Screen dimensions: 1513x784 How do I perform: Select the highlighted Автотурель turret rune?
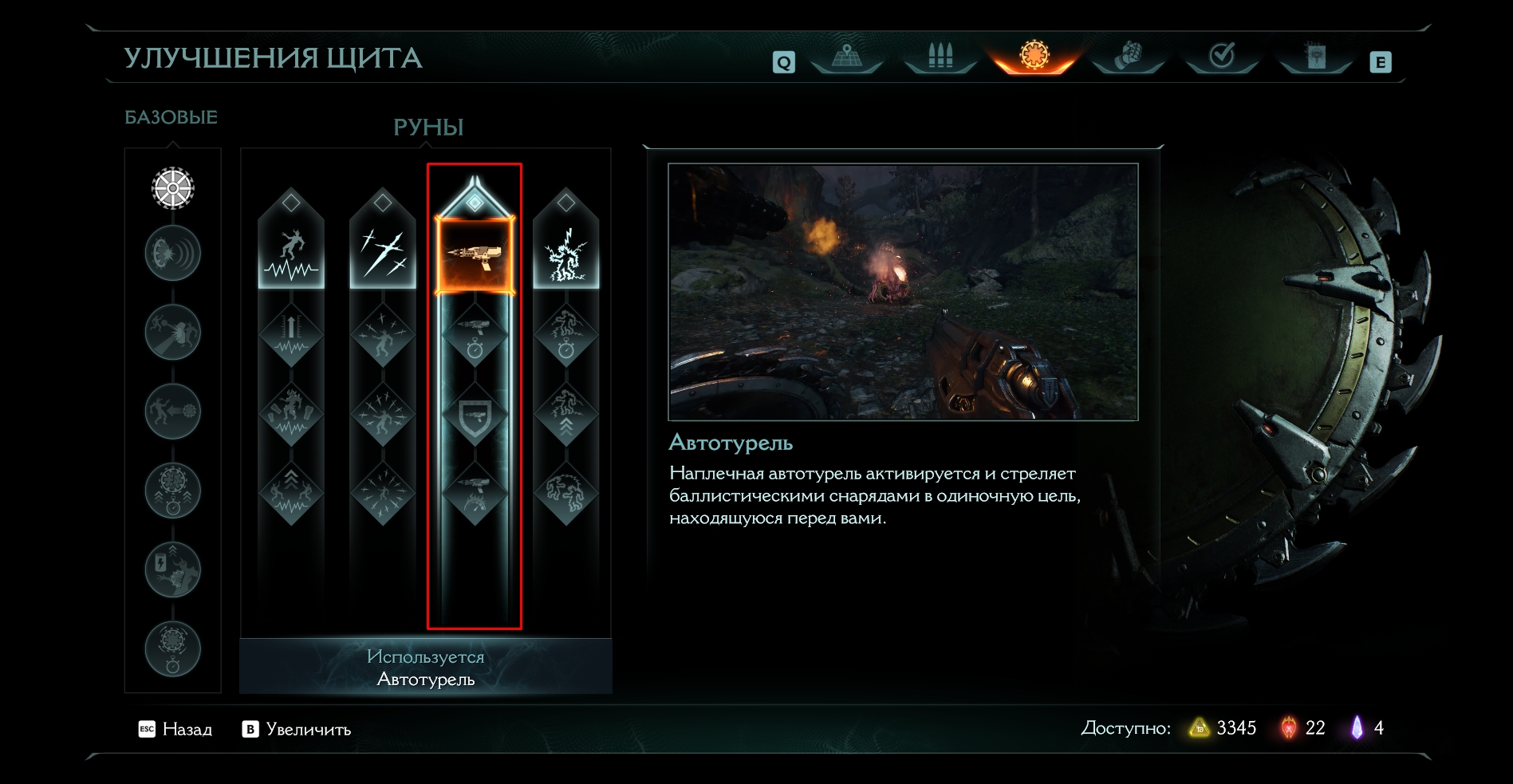[475, 255]
